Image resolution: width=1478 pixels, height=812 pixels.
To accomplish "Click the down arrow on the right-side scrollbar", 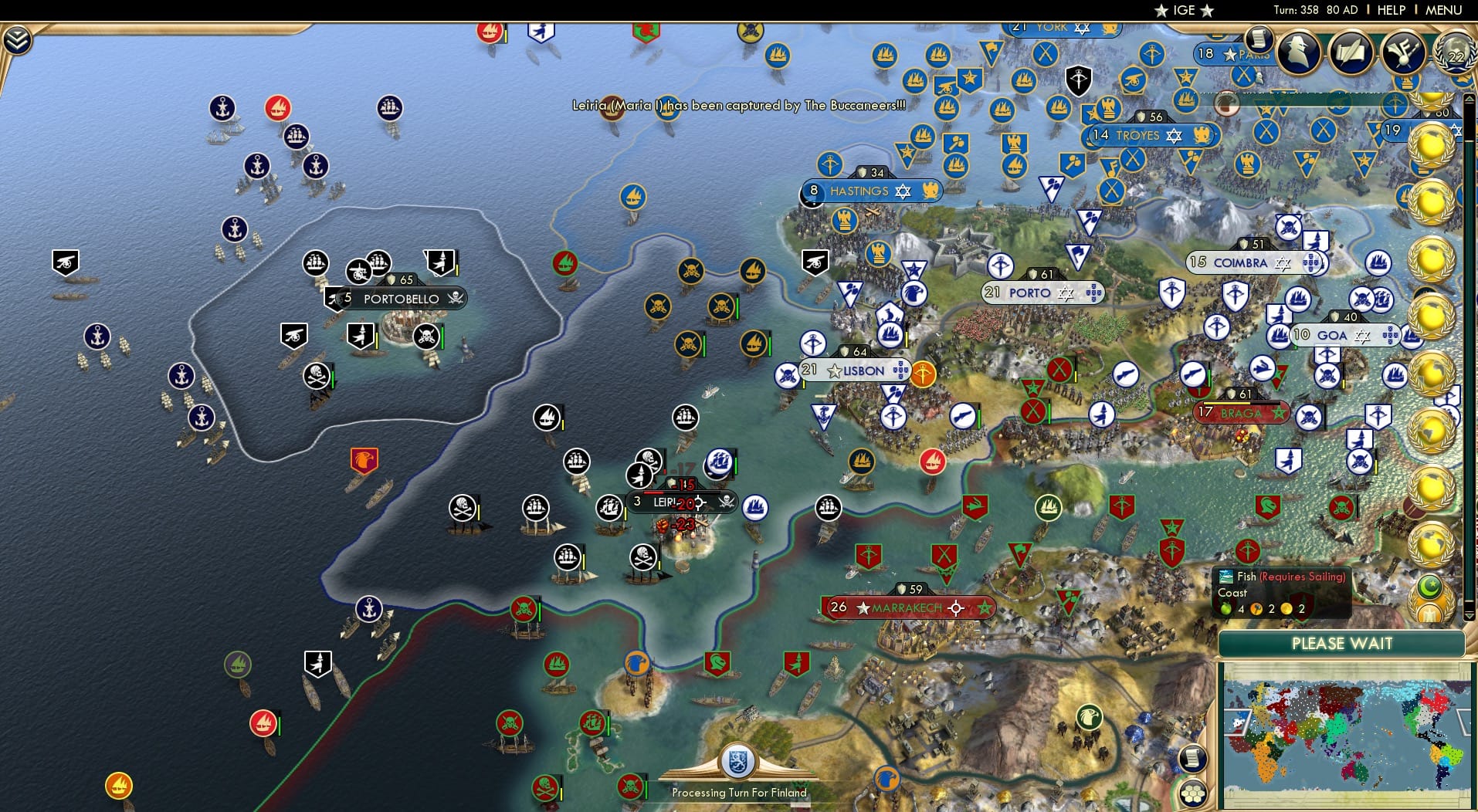I will 1470,616.
